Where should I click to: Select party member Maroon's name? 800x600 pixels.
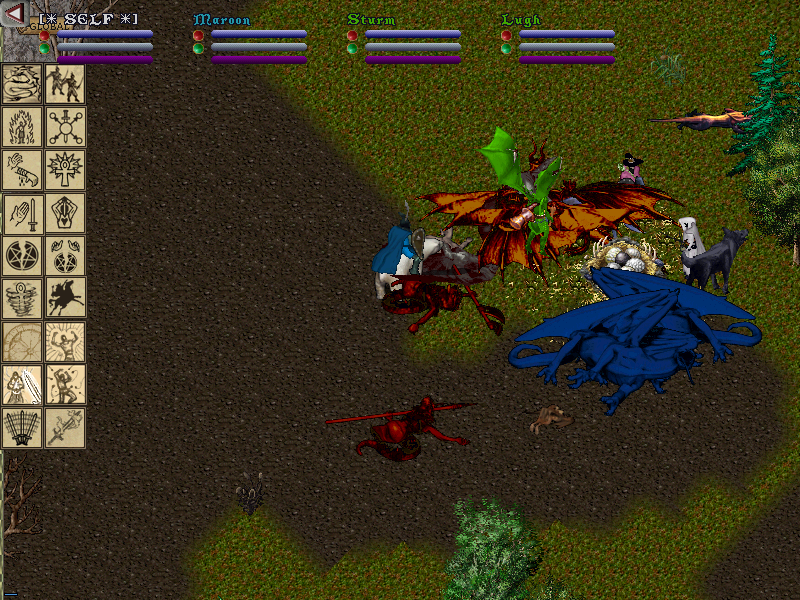222,20
